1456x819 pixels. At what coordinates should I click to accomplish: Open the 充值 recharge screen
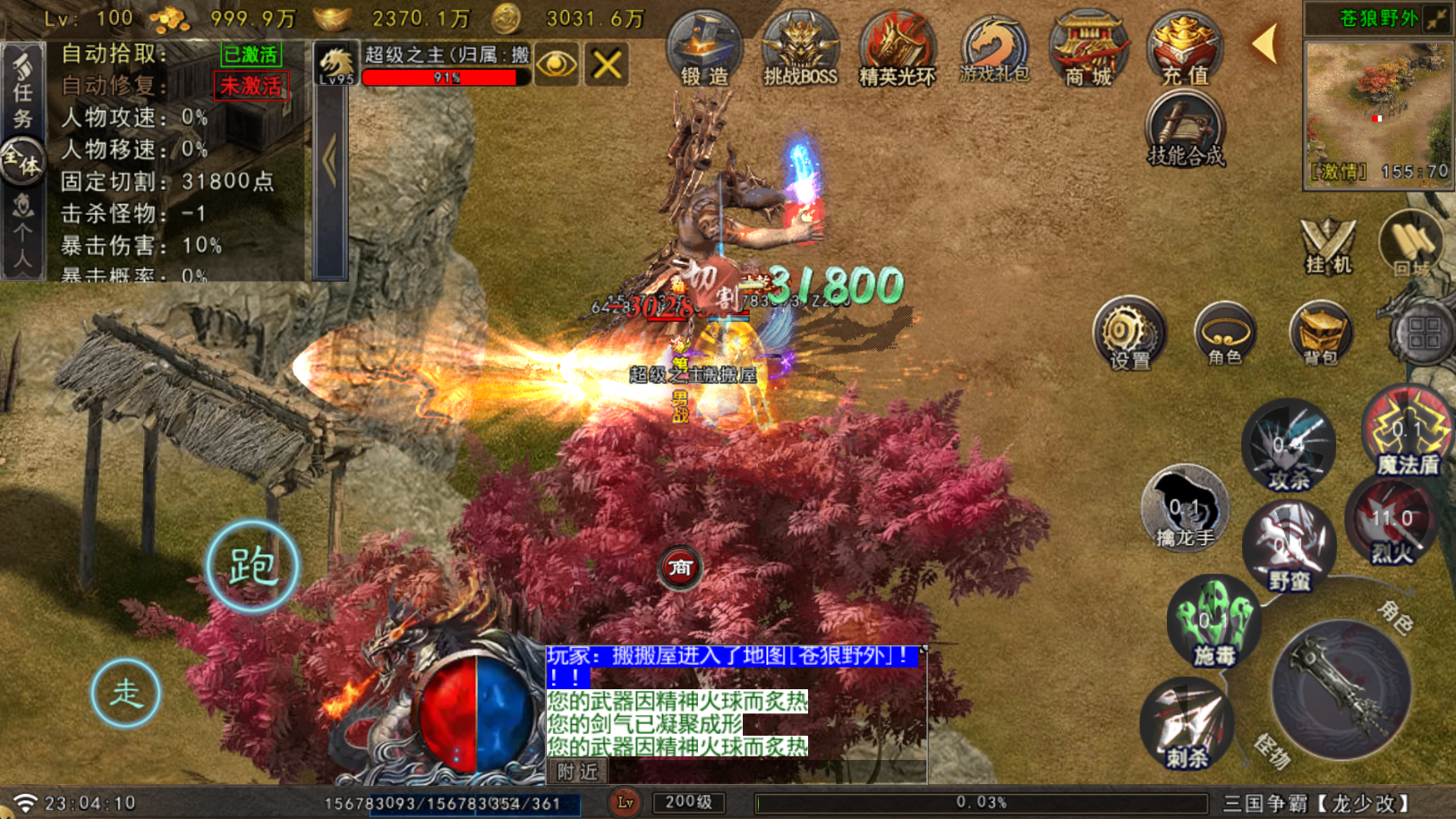point(1185,50)
